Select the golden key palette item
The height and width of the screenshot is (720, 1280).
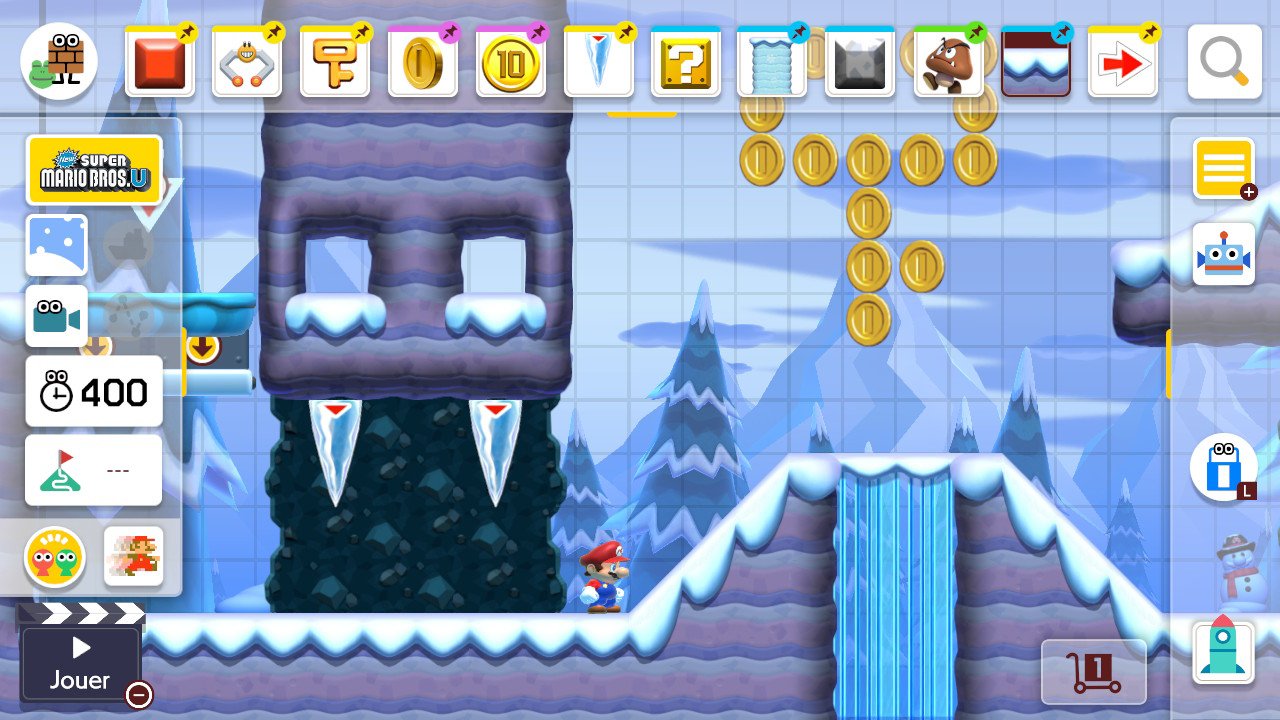tap(335, 62)
